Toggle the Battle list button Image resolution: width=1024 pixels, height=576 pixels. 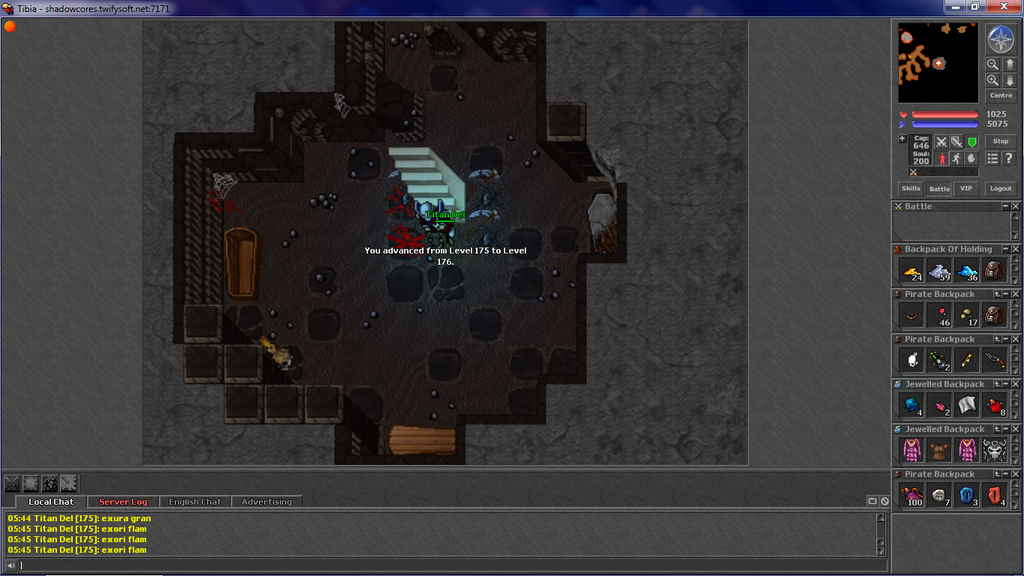point(939,188)
